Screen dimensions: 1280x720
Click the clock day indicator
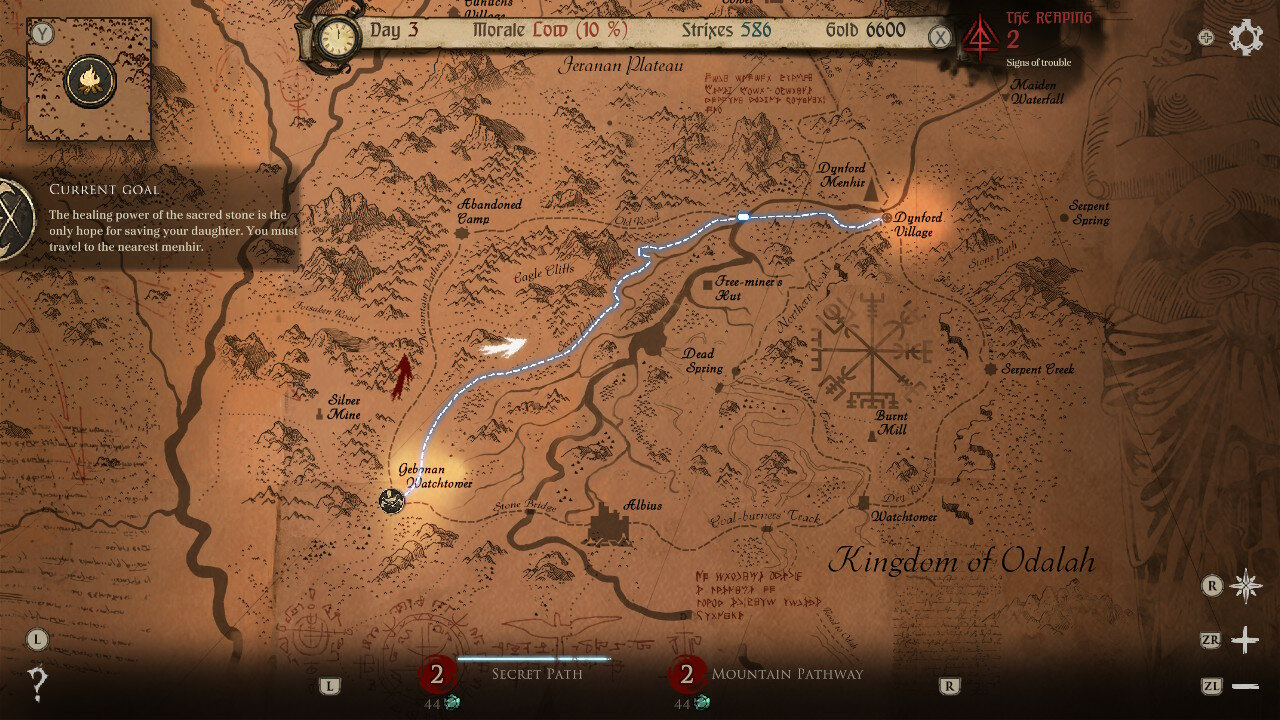click(338, 39)
